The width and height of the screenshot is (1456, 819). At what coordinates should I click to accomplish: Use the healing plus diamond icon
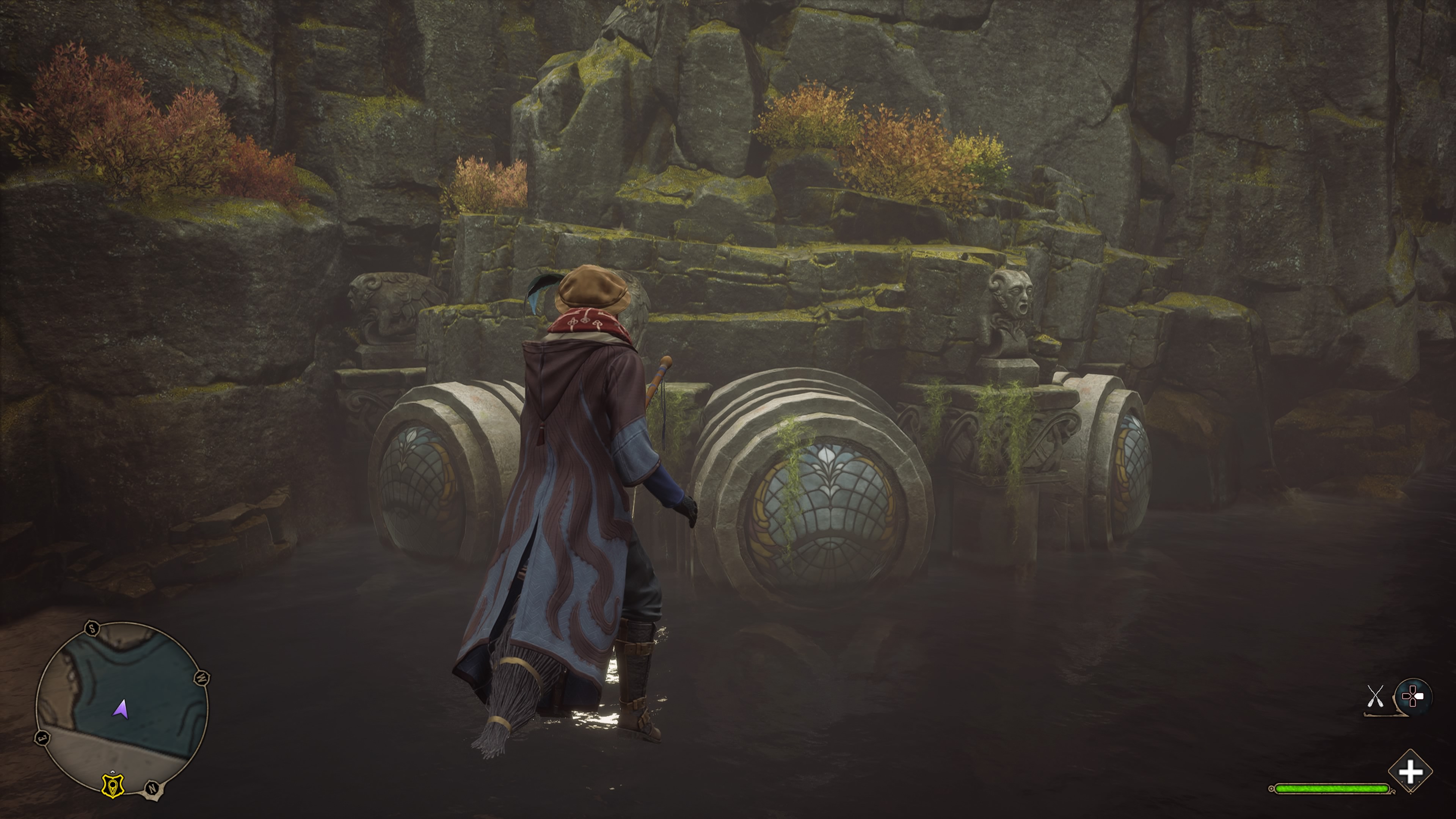tap(1410, 772)
